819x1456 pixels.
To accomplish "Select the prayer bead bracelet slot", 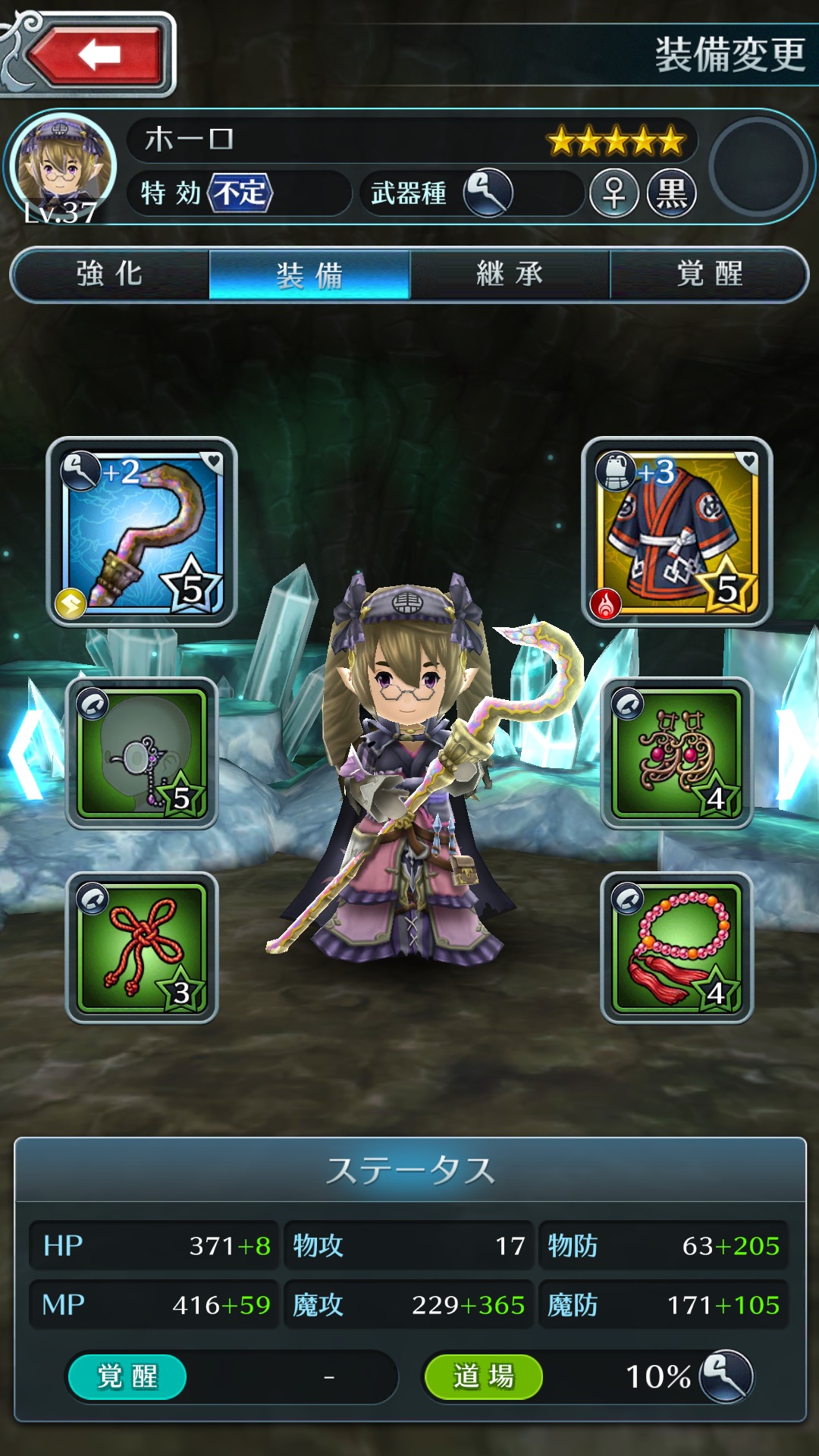I will [676, 947].
